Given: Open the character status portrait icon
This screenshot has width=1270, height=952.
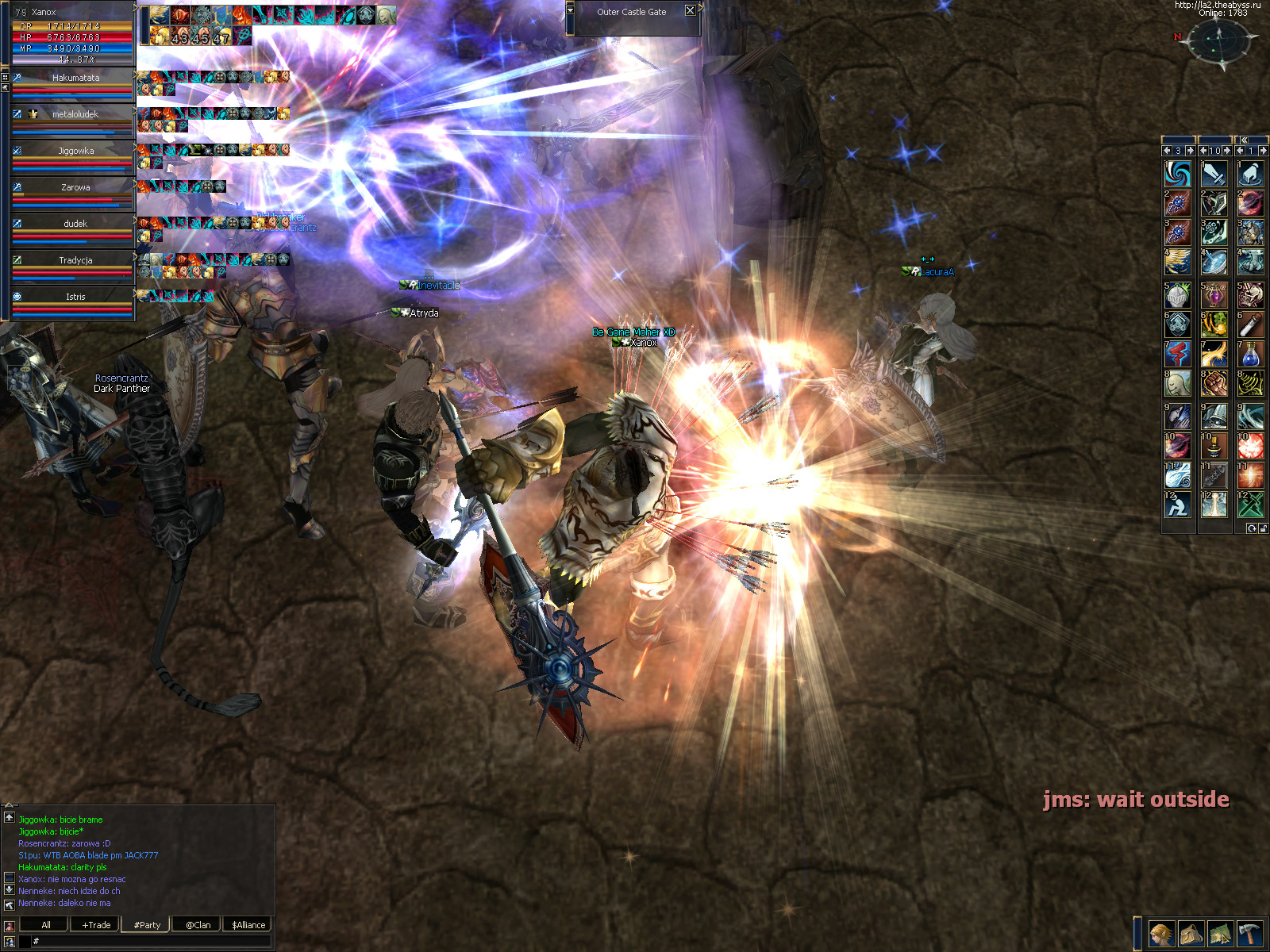Looking at the screenshot, I should coord(1161,934).
